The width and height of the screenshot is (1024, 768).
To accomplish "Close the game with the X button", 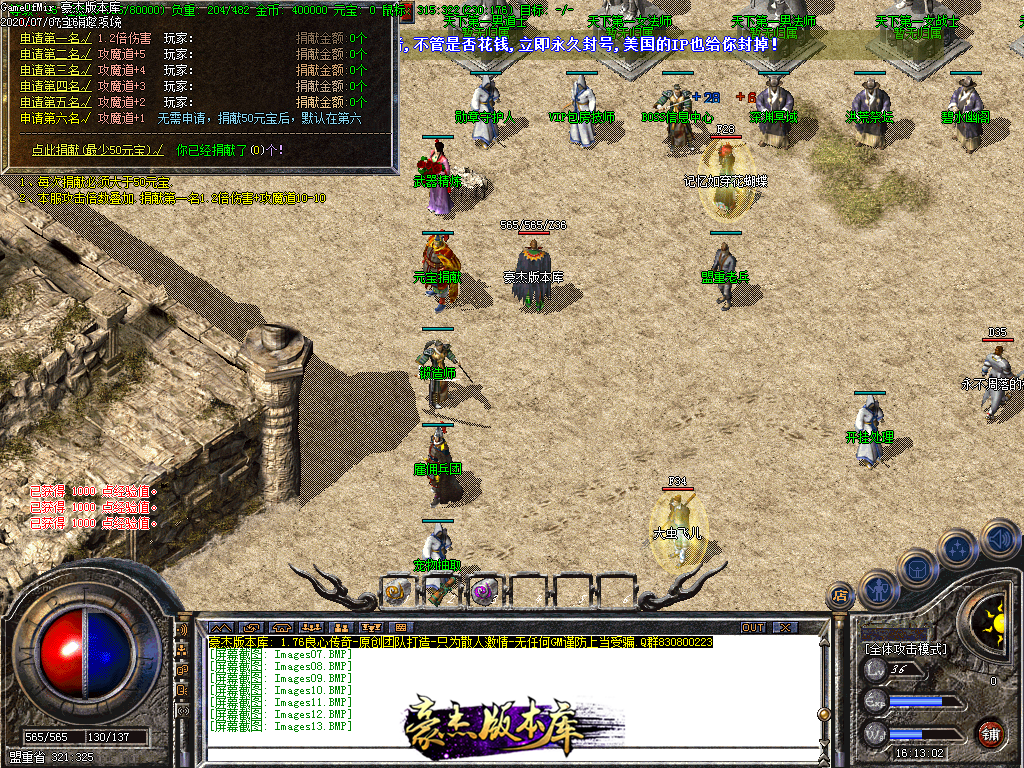I will coord(785,627).
